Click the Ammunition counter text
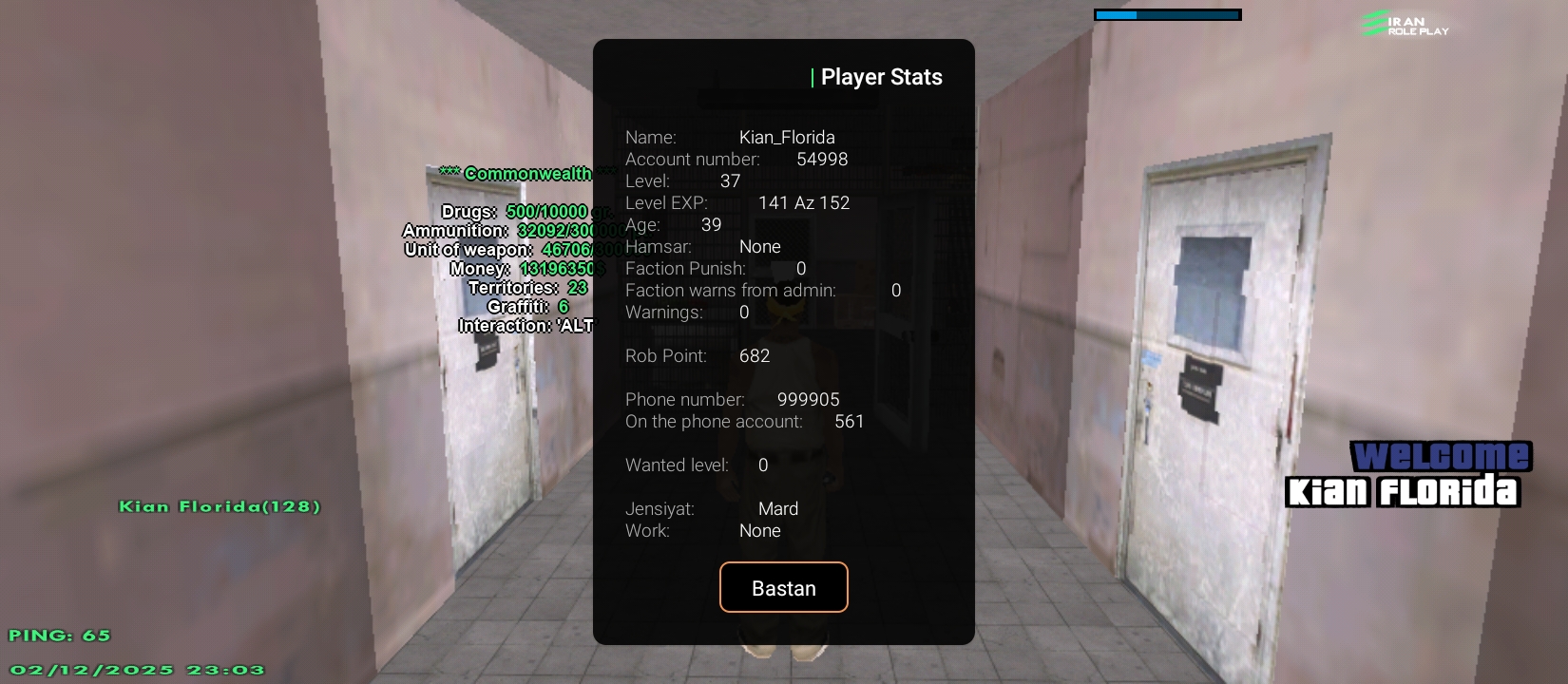The height and width of the screenshot is (684, 1568). coord(513,230)
